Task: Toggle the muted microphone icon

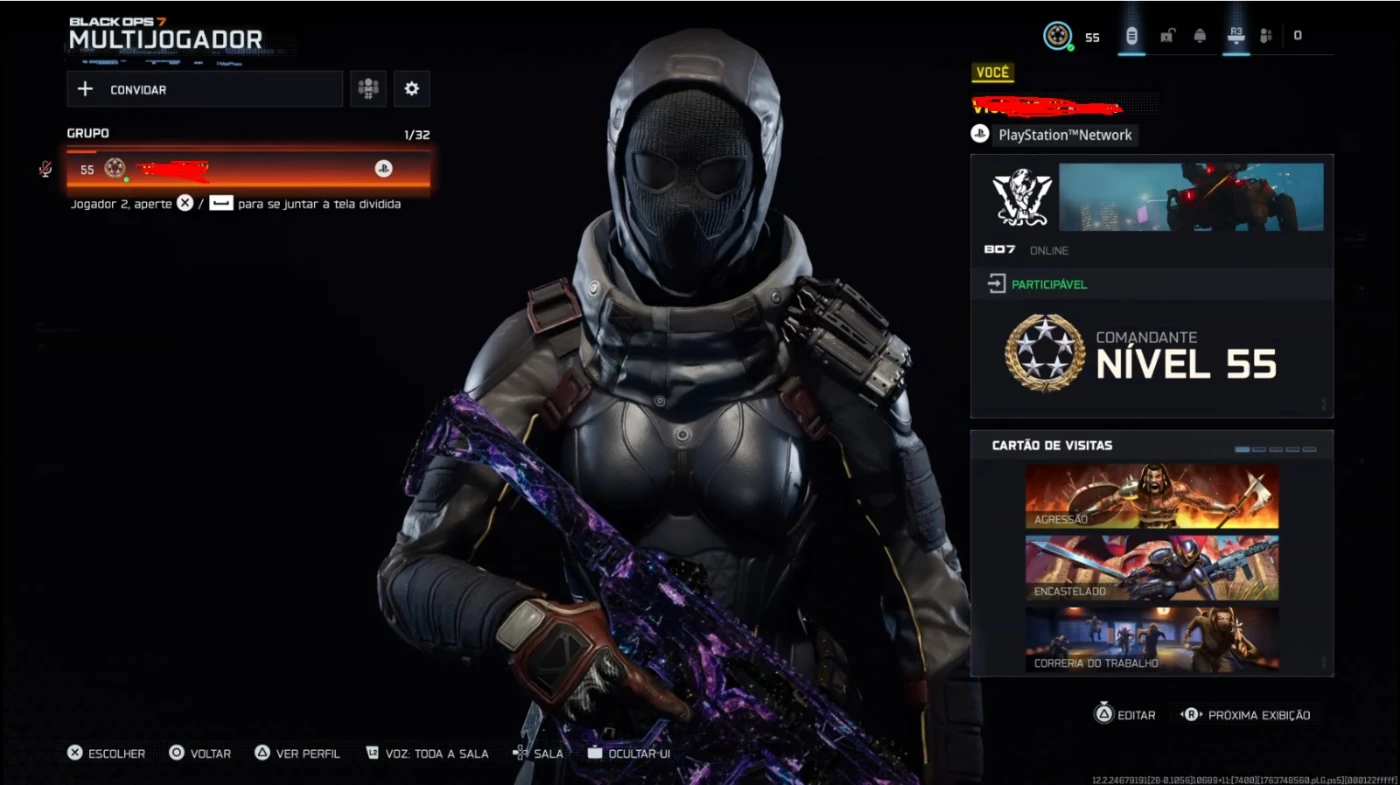Action: (x=45, y=169)
